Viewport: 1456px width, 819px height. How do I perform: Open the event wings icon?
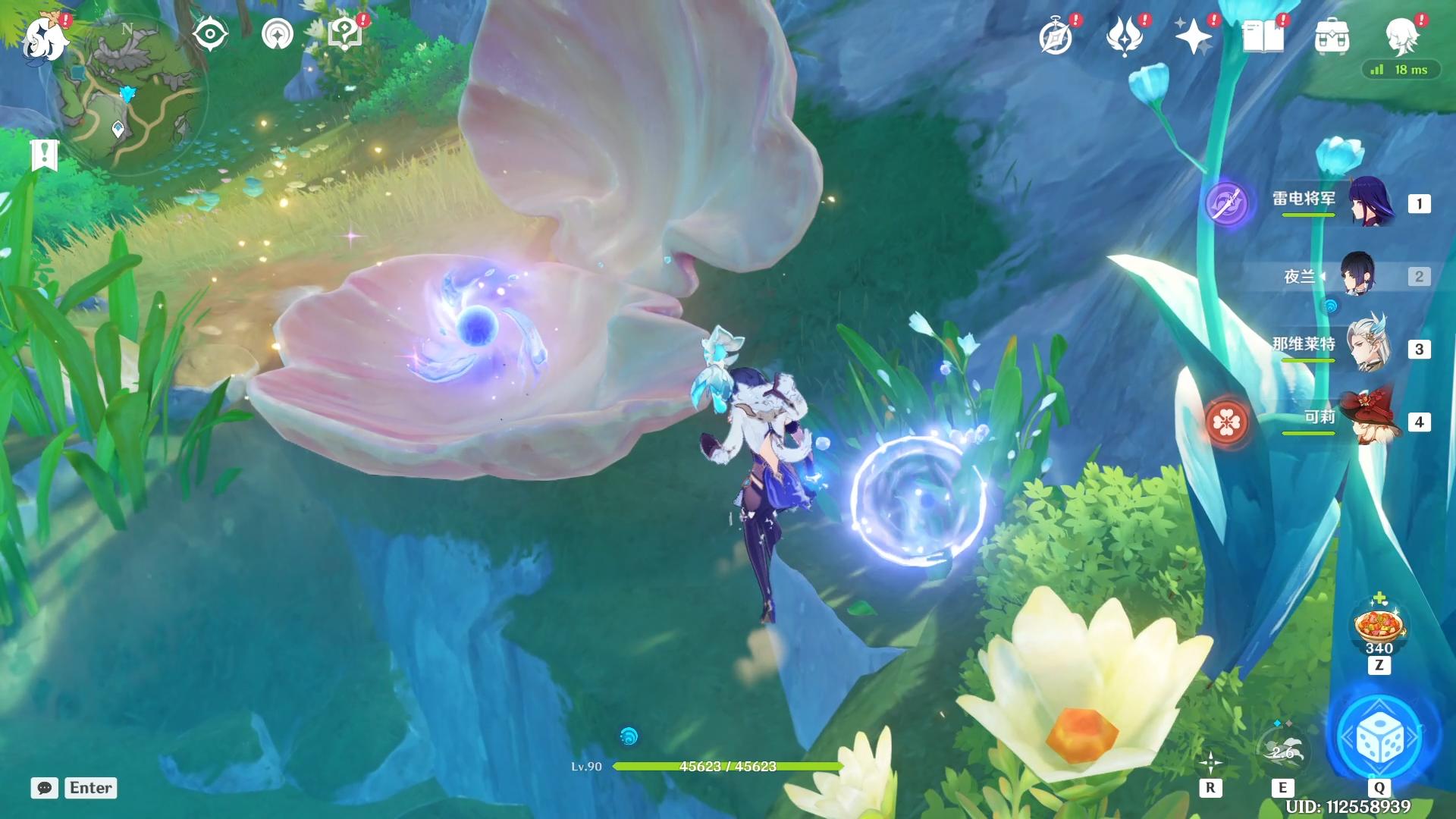pyautogui.click(x=1125, y=36)
